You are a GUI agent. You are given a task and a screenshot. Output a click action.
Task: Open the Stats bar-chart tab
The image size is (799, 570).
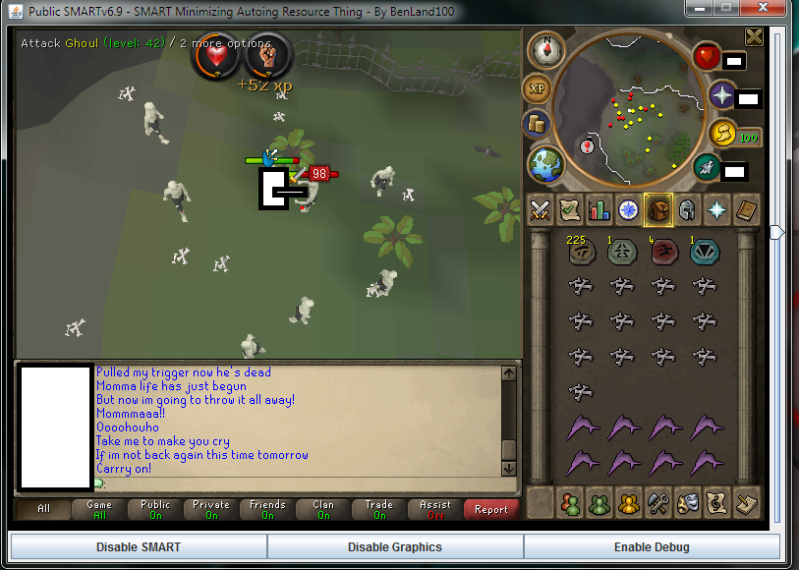[600, 210]
